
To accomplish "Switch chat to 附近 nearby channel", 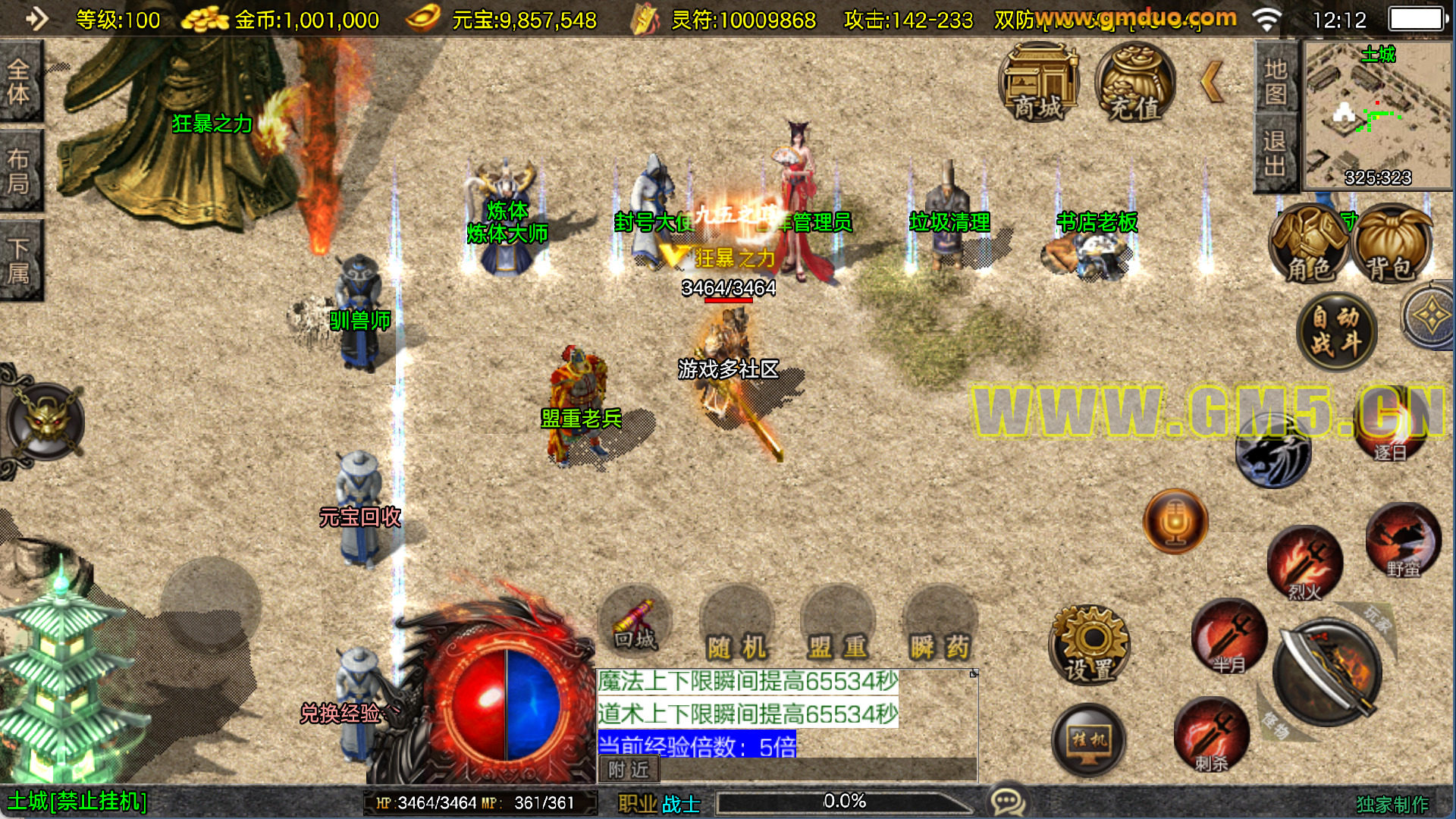I will pos(629,770).
